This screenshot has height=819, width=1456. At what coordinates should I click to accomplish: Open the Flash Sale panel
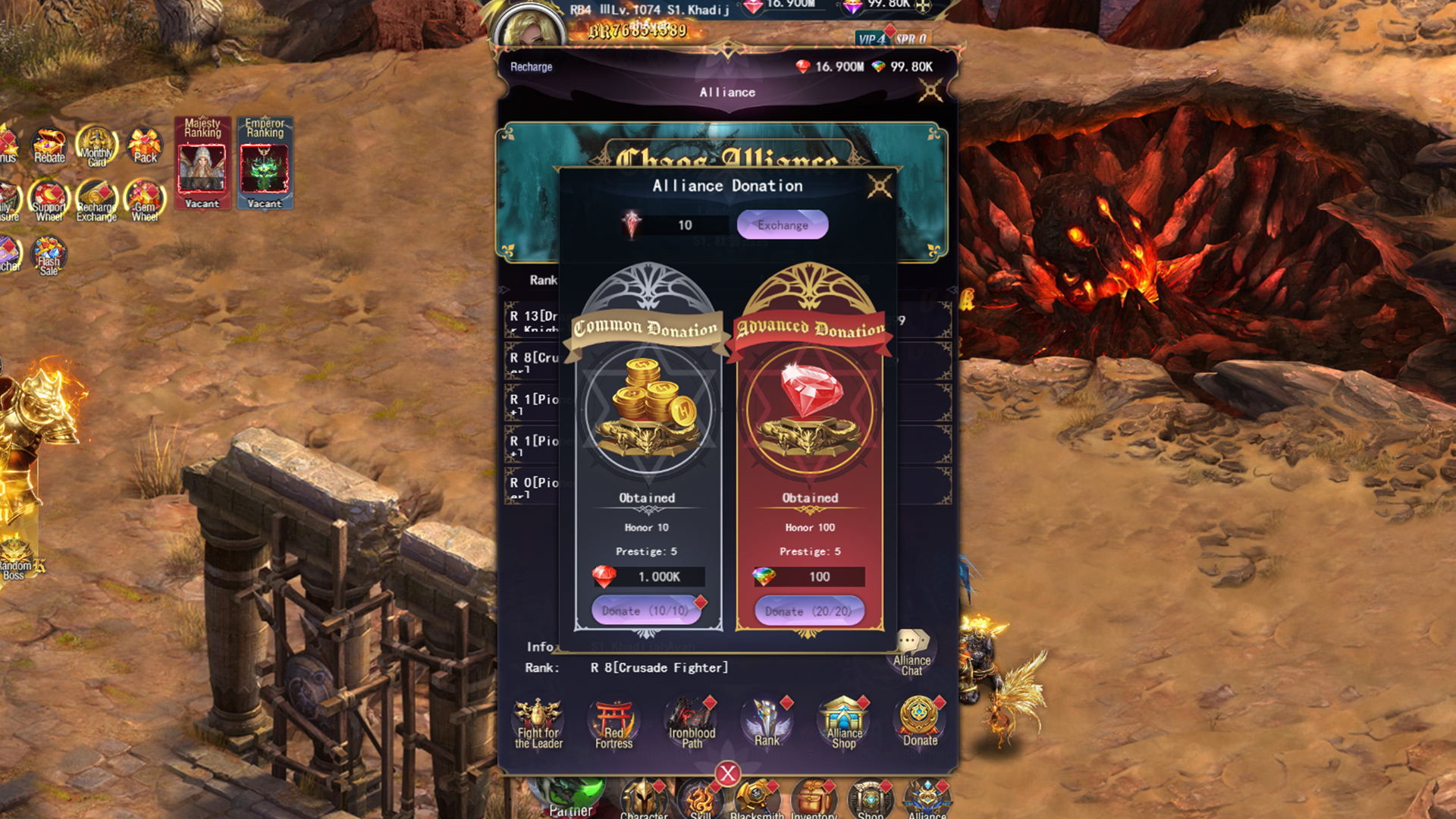point(49,256)
